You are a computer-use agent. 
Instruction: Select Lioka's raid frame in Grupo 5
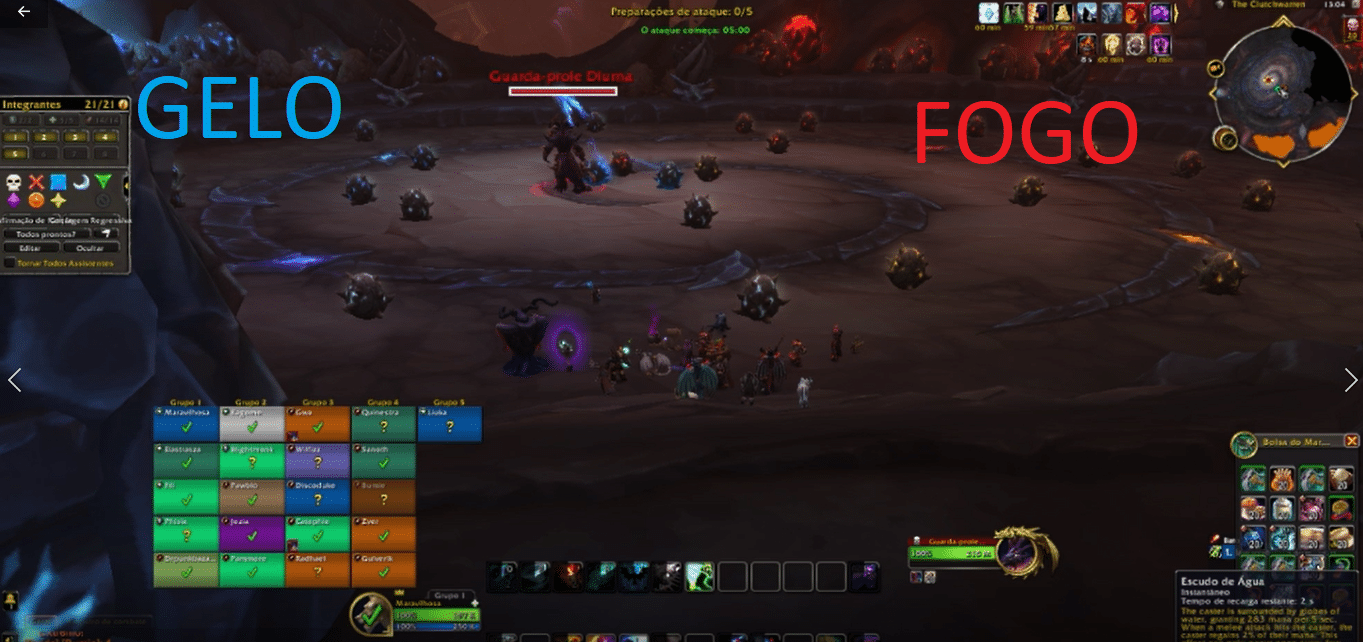point(449,424)
